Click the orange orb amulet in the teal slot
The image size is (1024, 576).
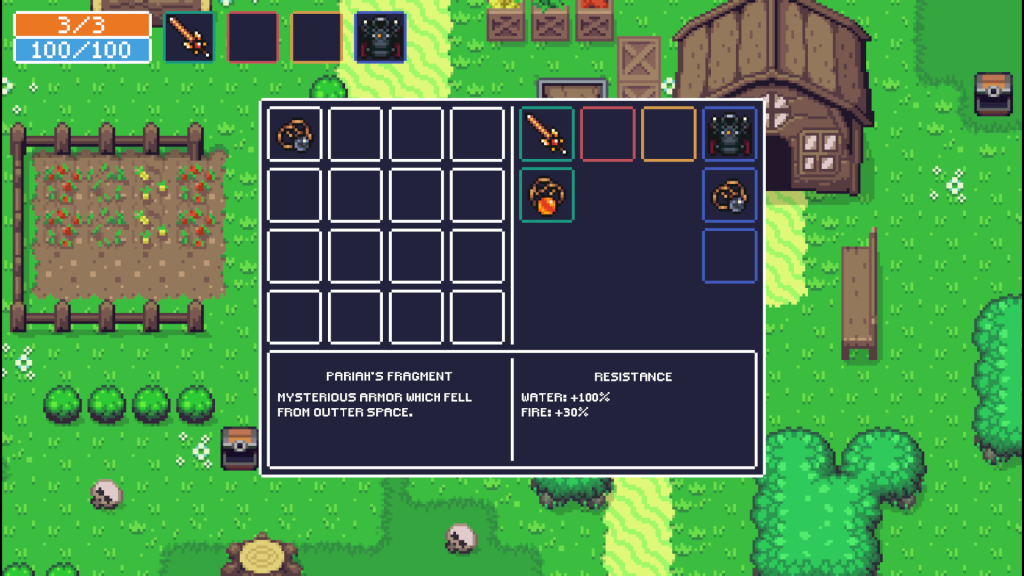[547, 195]
